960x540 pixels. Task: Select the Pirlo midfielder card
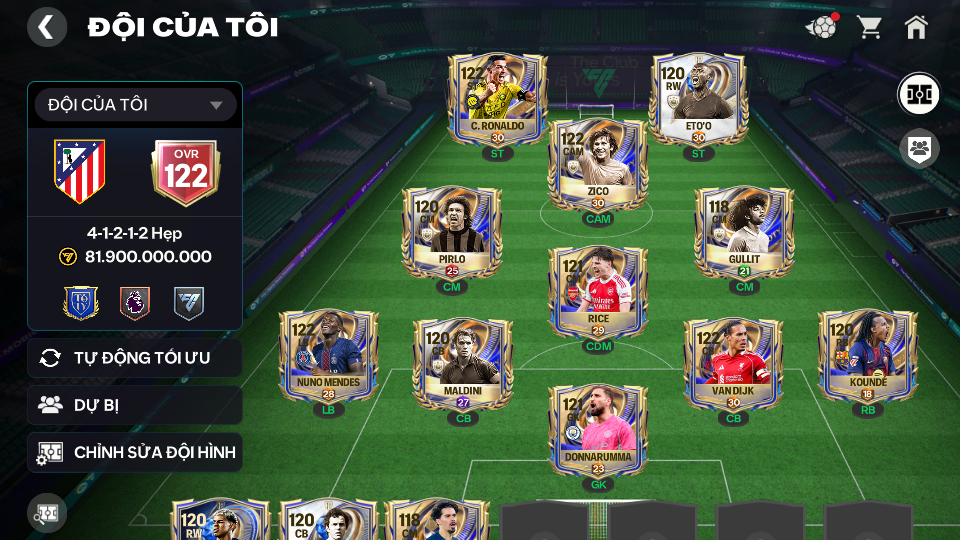pyautogui.click(x=451, y=233)
